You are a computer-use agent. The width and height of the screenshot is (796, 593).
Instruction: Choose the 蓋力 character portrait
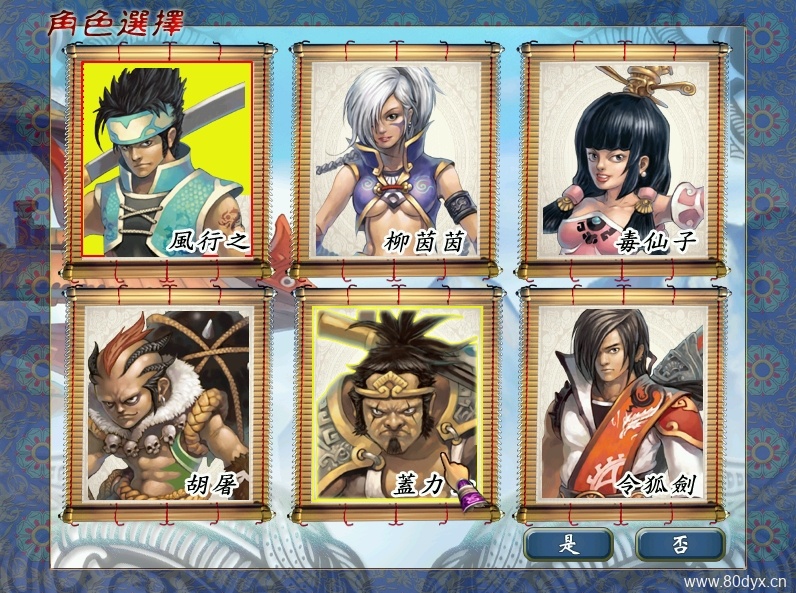click(396, 402)
